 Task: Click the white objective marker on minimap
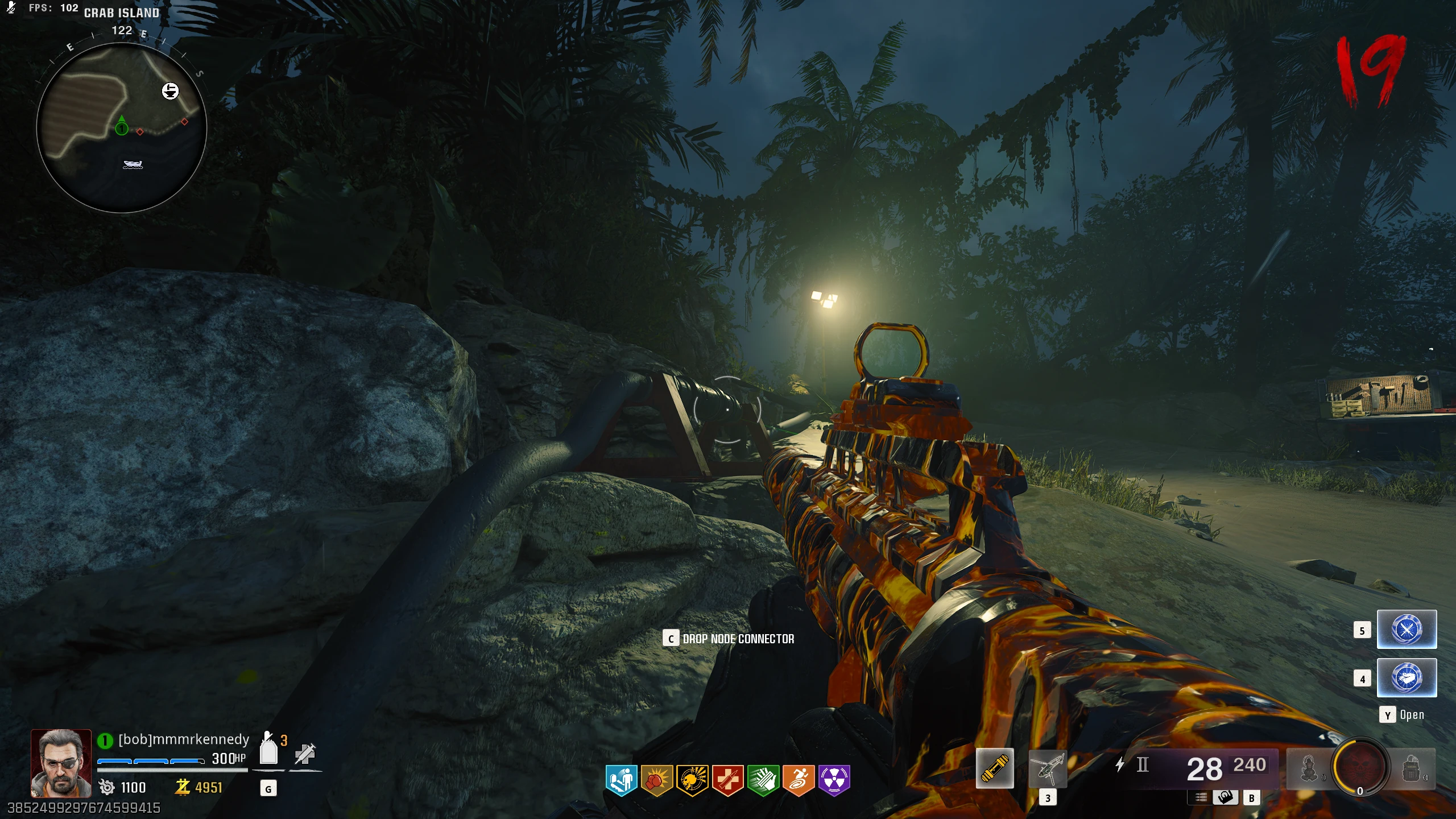(x=170, y=91)
